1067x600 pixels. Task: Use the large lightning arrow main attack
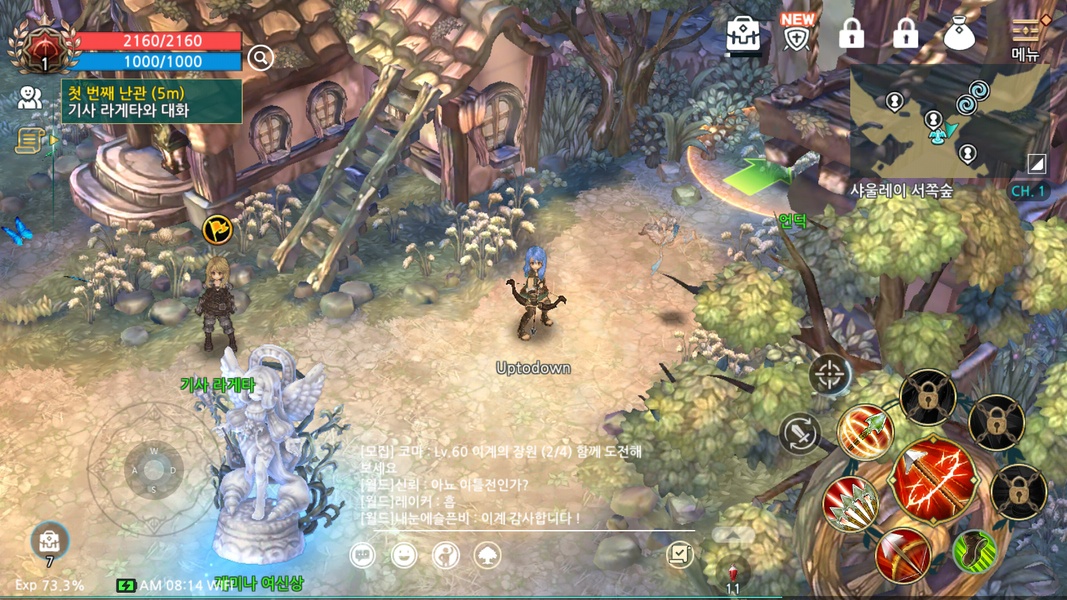[x=933, y=478]
